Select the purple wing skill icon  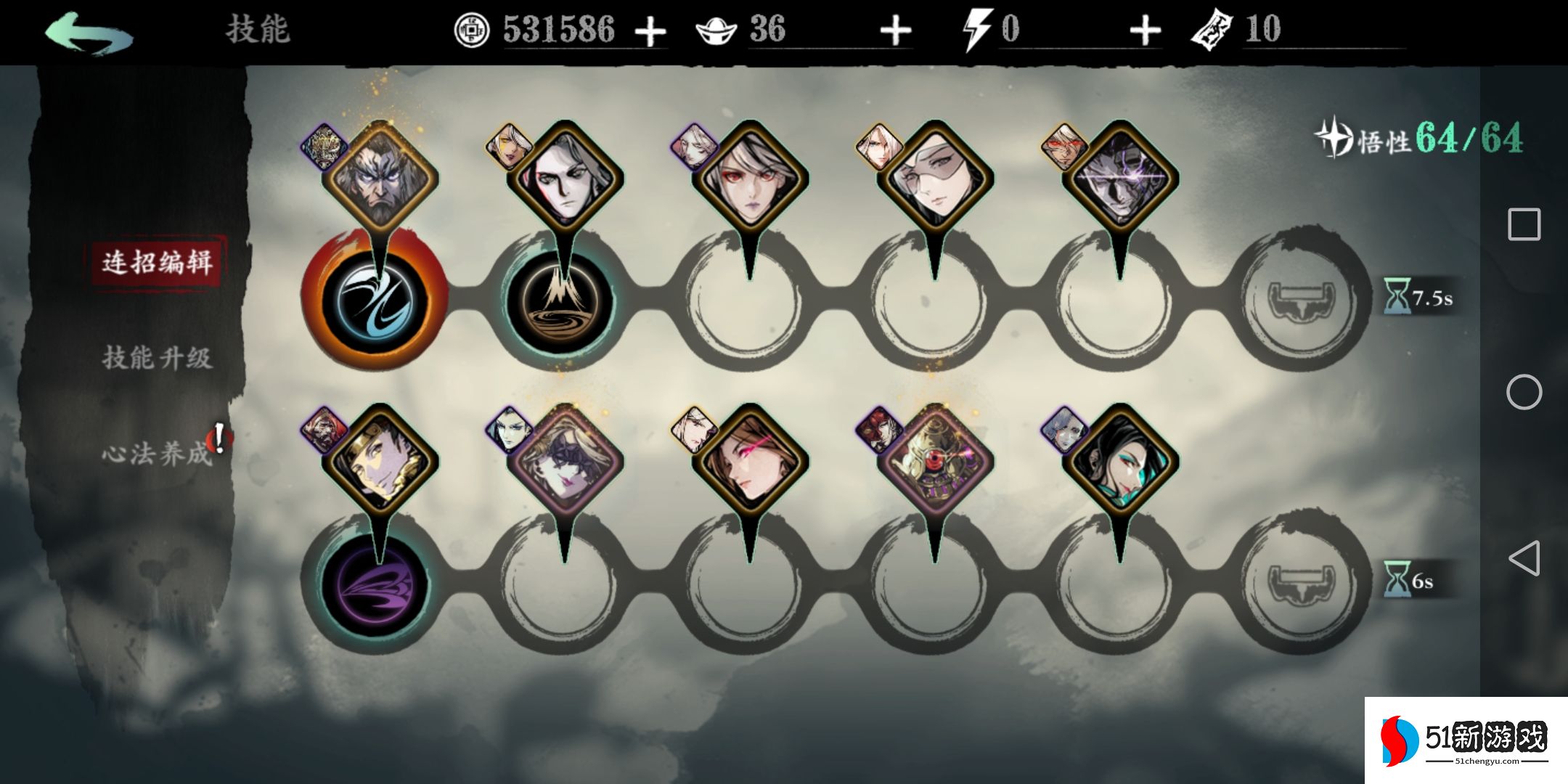click(375, 583)
